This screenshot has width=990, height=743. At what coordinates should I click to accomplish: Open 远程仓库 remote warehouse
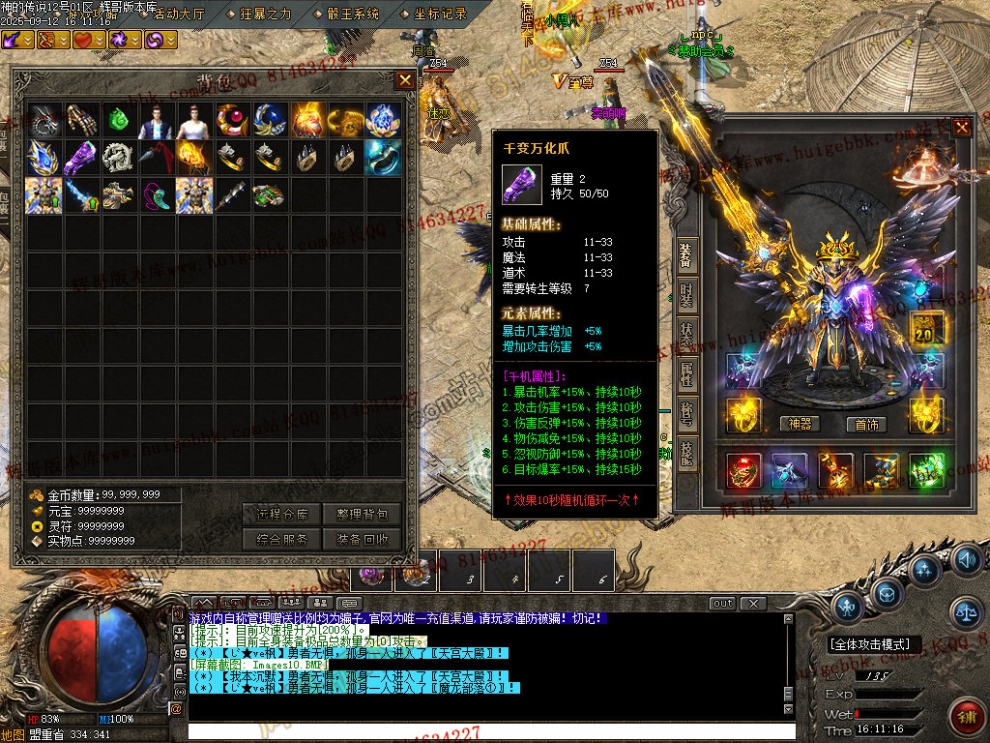pyautogui.click(x=281, y=514)
